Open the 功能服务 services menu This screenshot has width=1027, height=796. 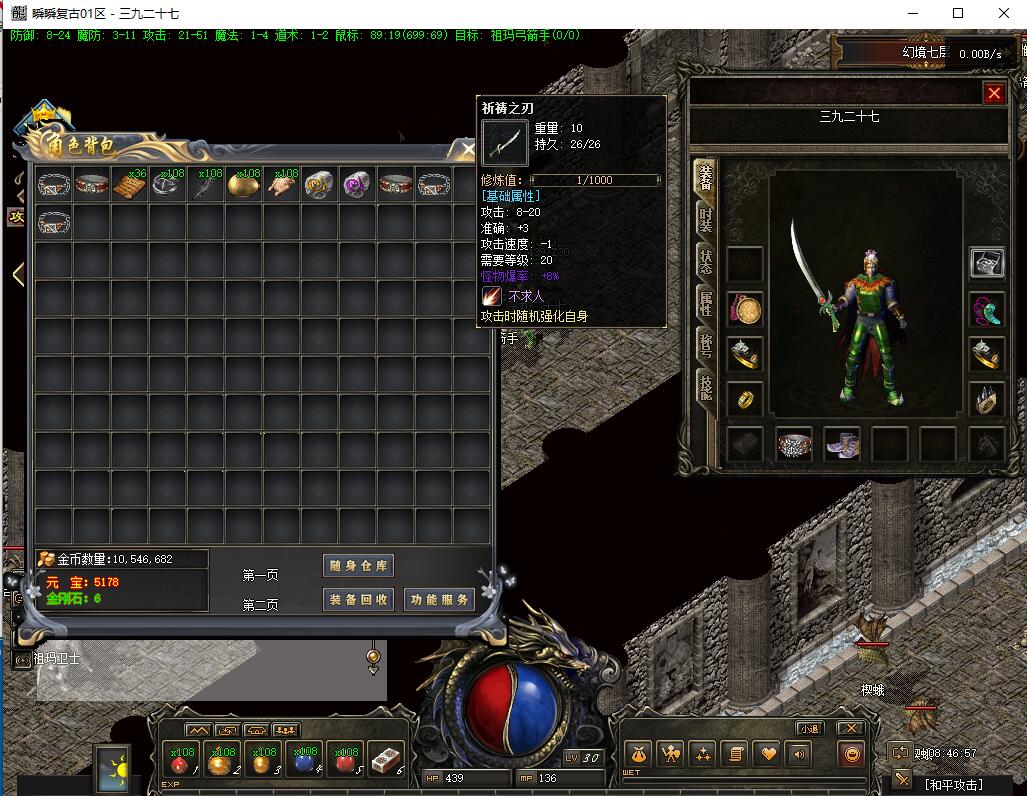click(x=439, y=599)
